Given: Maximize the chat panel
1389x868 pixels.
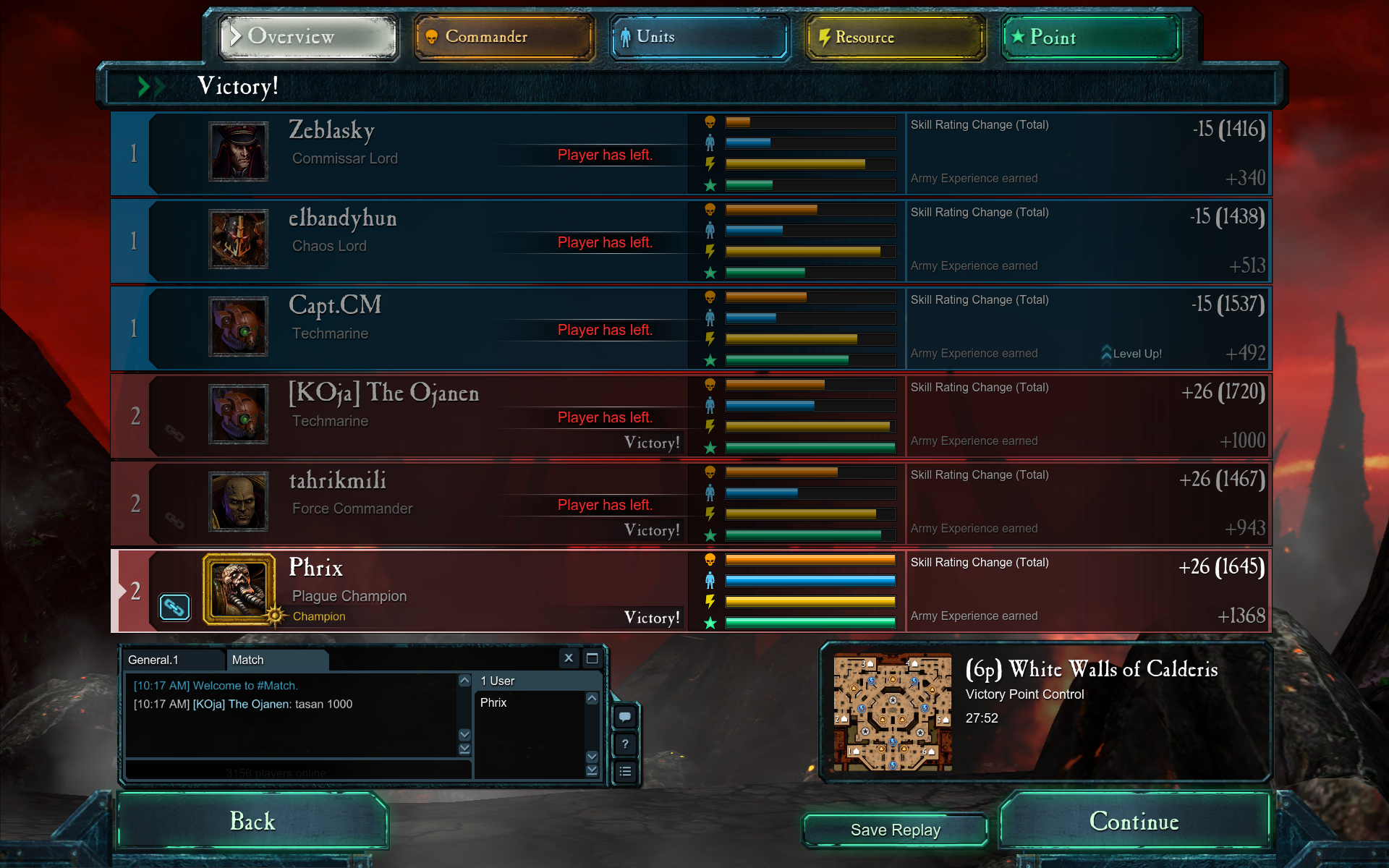Looking at the screenshot, I should coord(592,658).
